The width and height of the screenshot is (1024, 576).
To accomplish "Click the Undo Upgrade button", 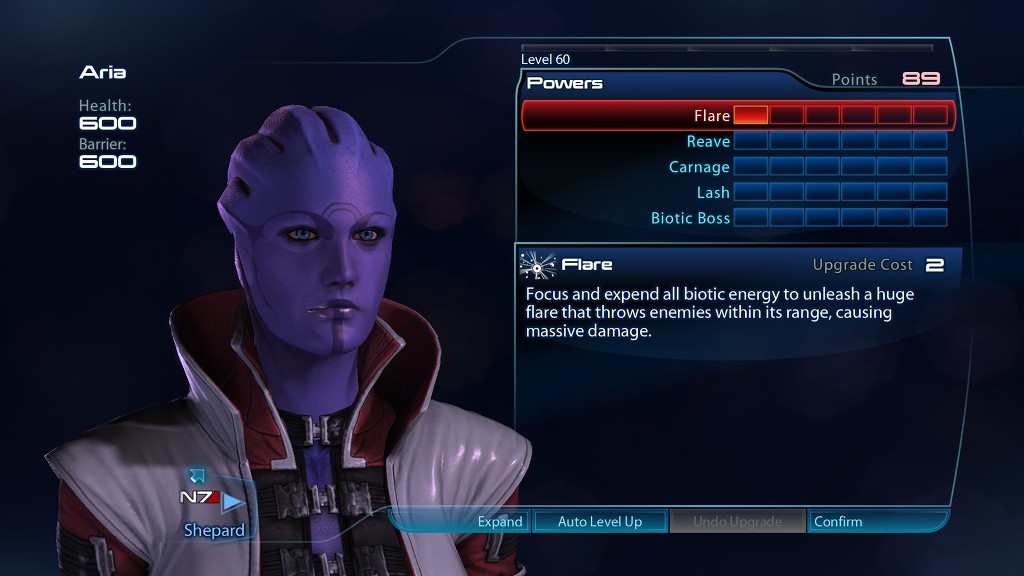I will (x=737, y=521).
